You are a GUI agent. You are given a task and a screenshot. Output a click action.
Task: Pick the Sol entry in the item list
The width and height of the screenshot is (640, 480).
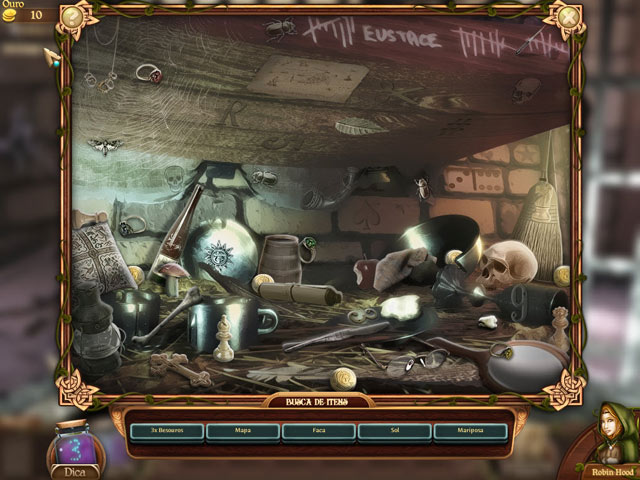395,431
